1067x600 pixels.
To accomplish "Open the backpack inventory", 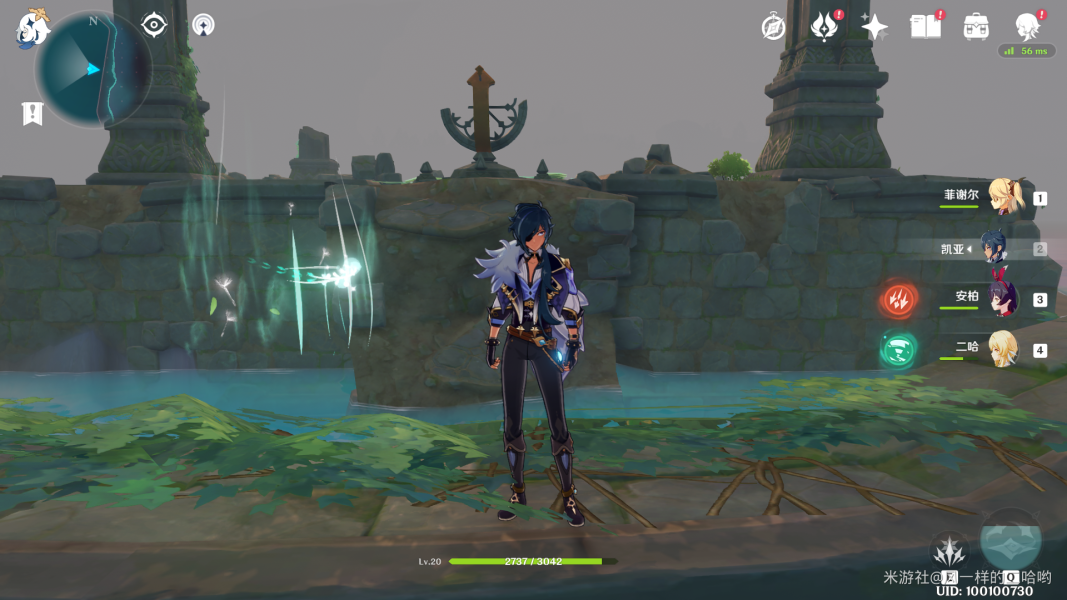I will (976, 27).
